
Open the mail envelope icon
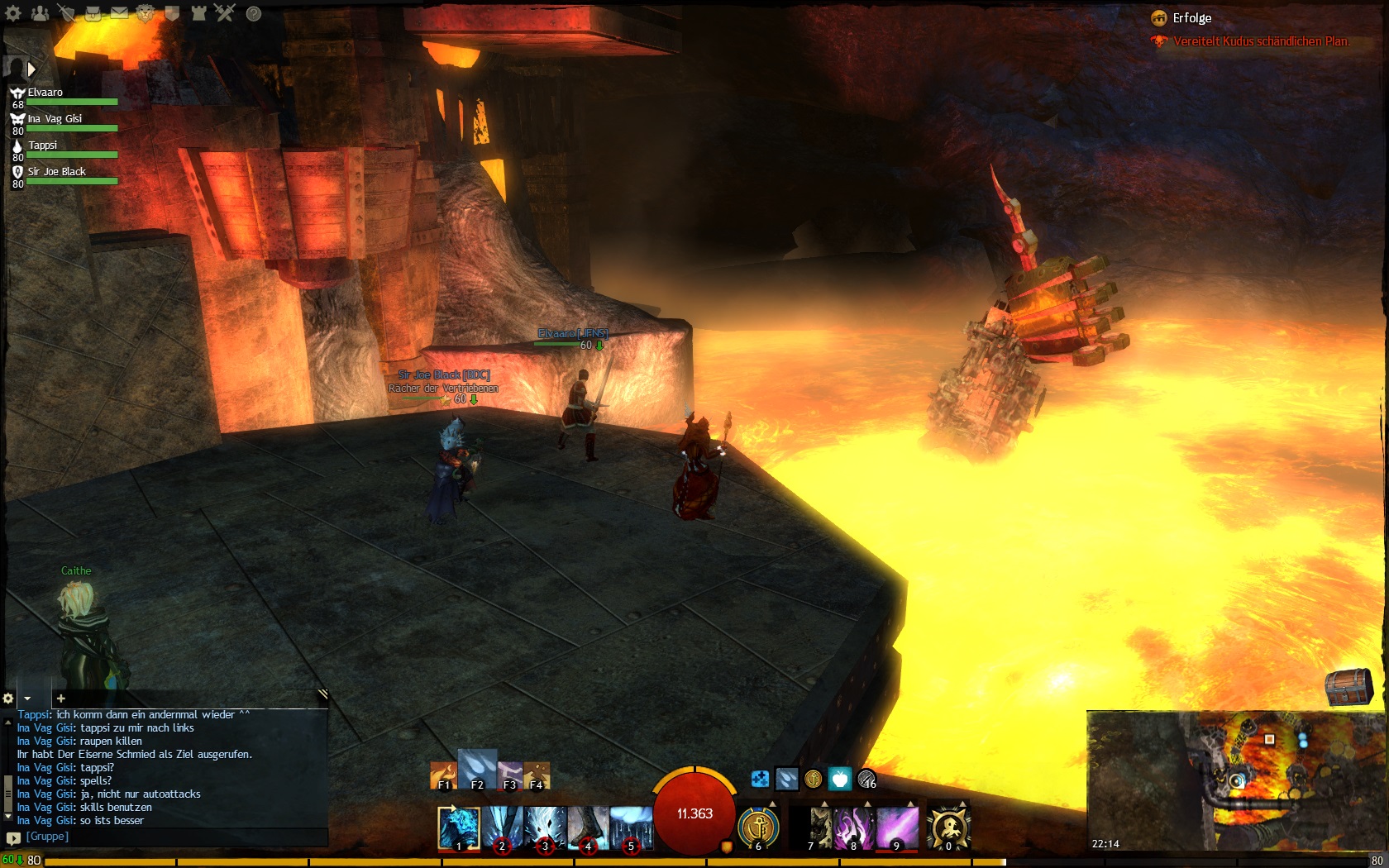119,13
